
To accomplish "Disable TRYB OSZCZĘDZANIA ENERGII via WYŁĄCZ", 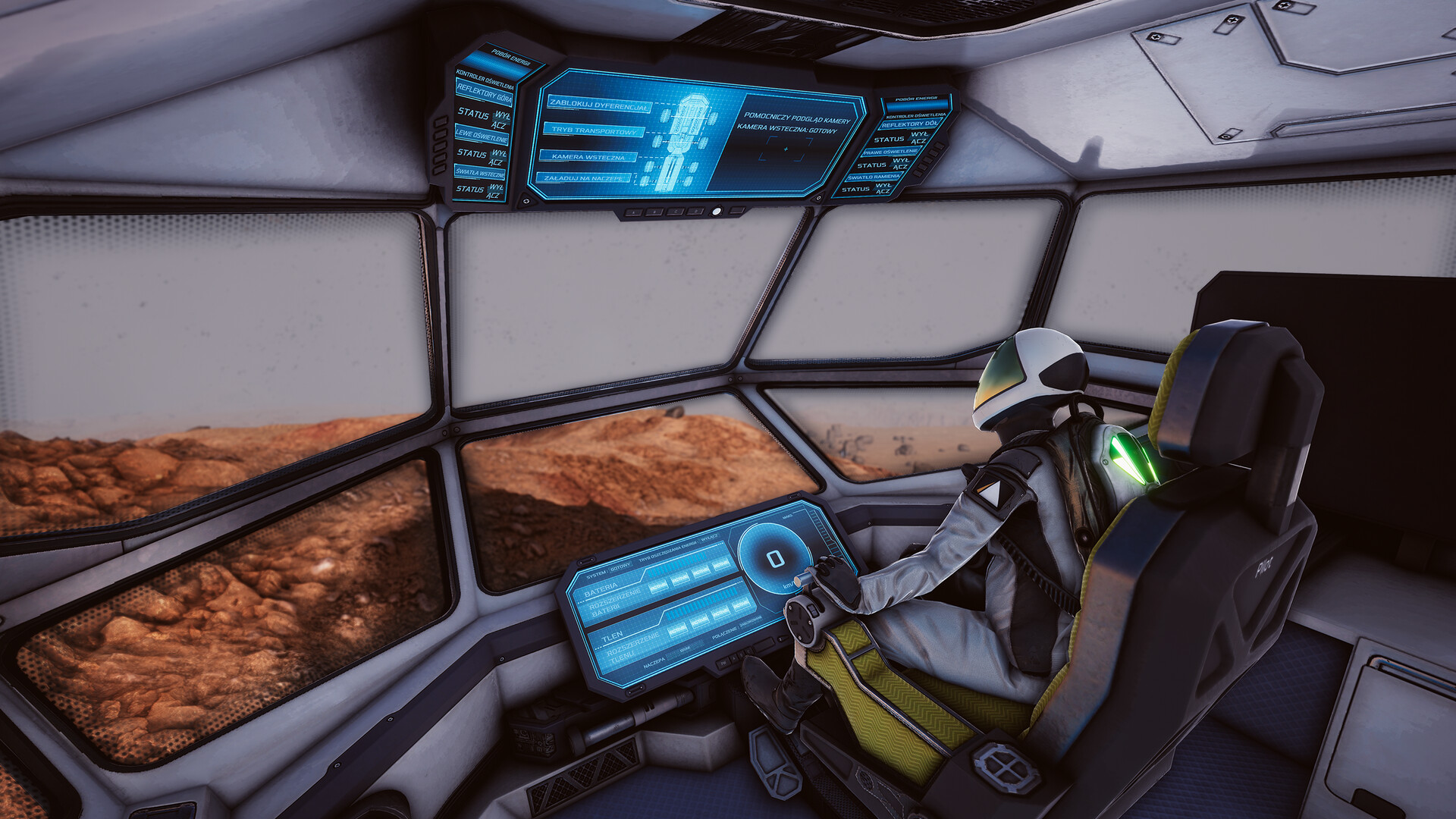I will [x=710, y=538].
